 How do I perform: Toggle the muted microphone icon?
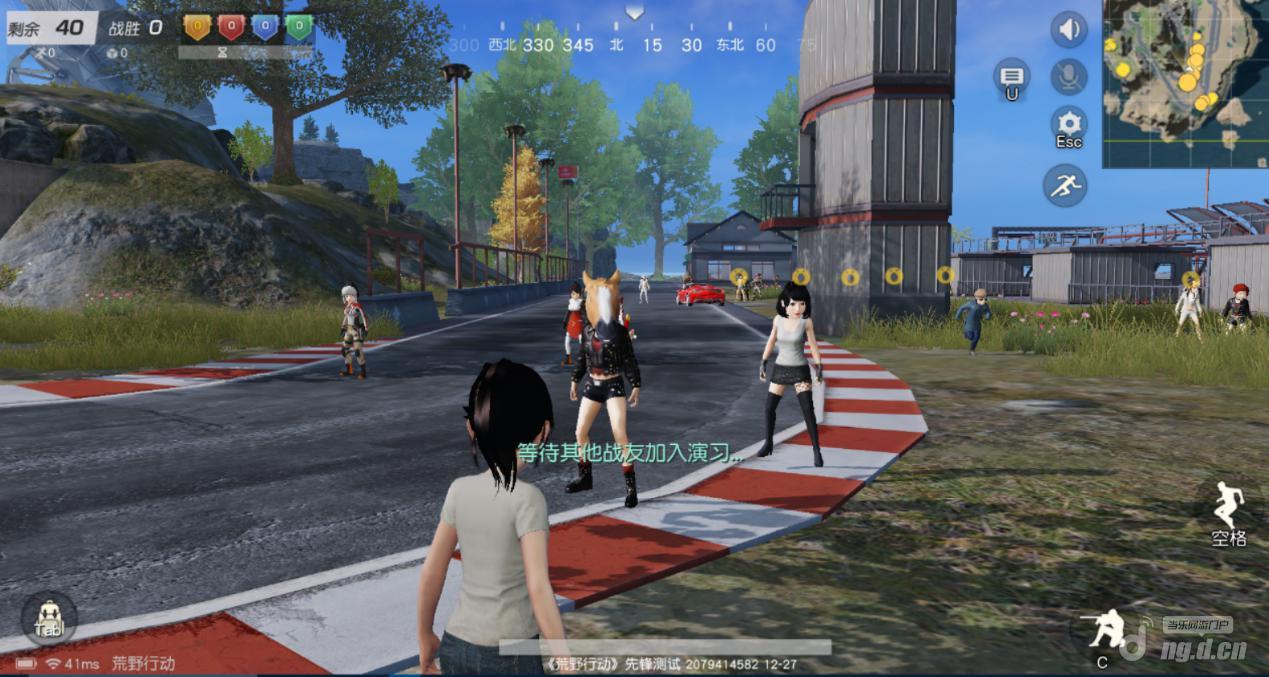(1068, 77)
